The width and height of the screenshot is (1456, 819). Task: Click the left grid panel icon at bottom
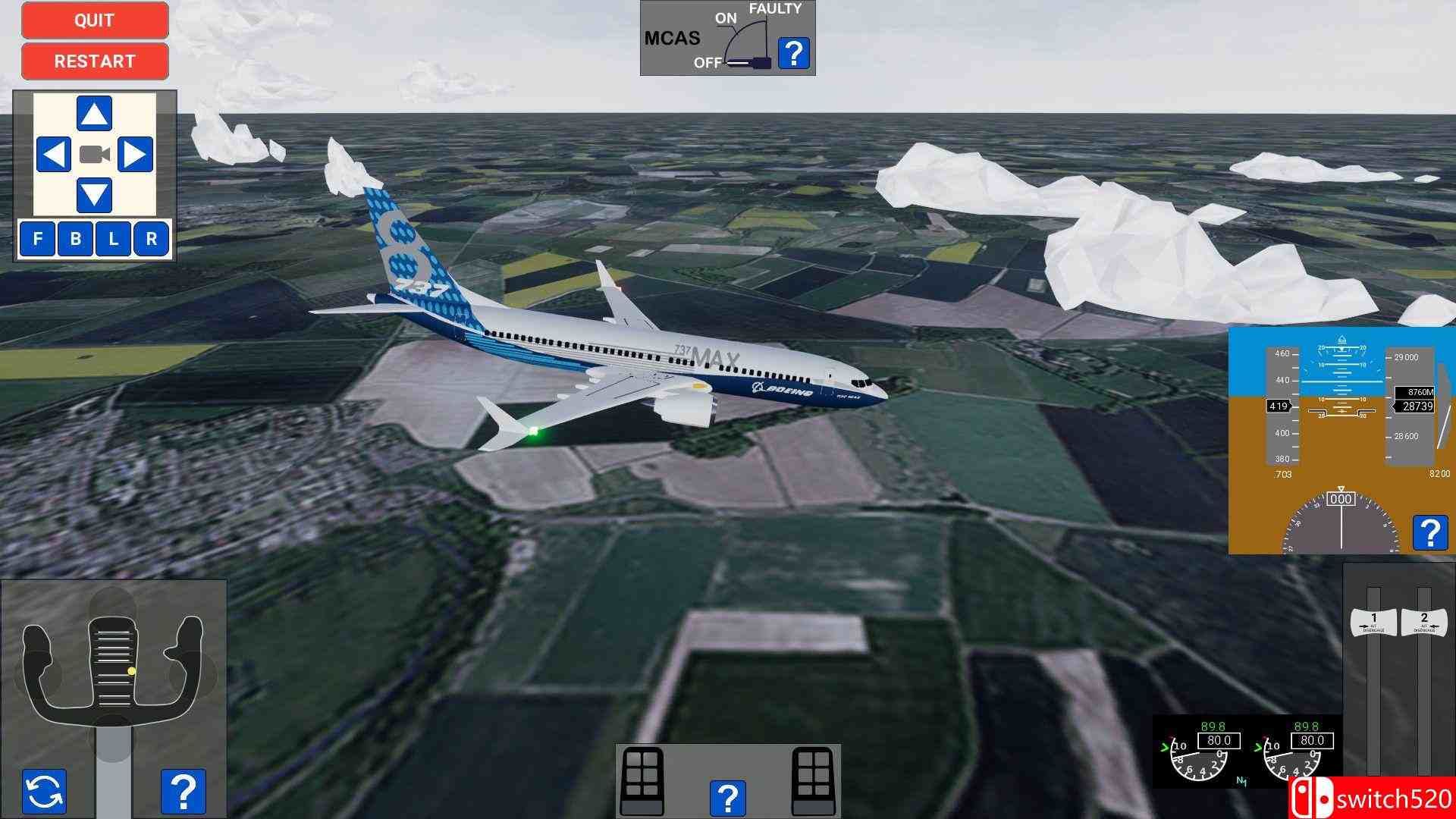point(641,781)
